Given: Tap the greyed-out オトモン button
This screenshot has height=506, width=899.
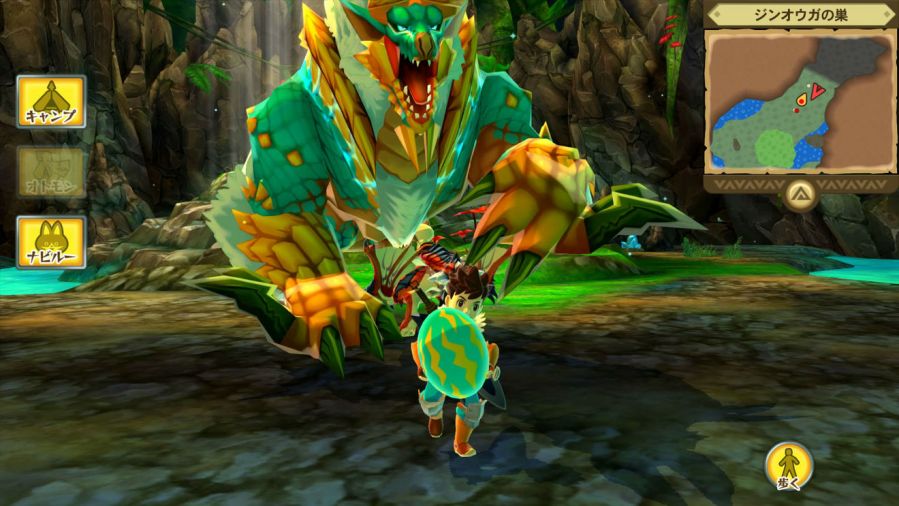Looking at the screenshot, I should [x=51, y=171].
